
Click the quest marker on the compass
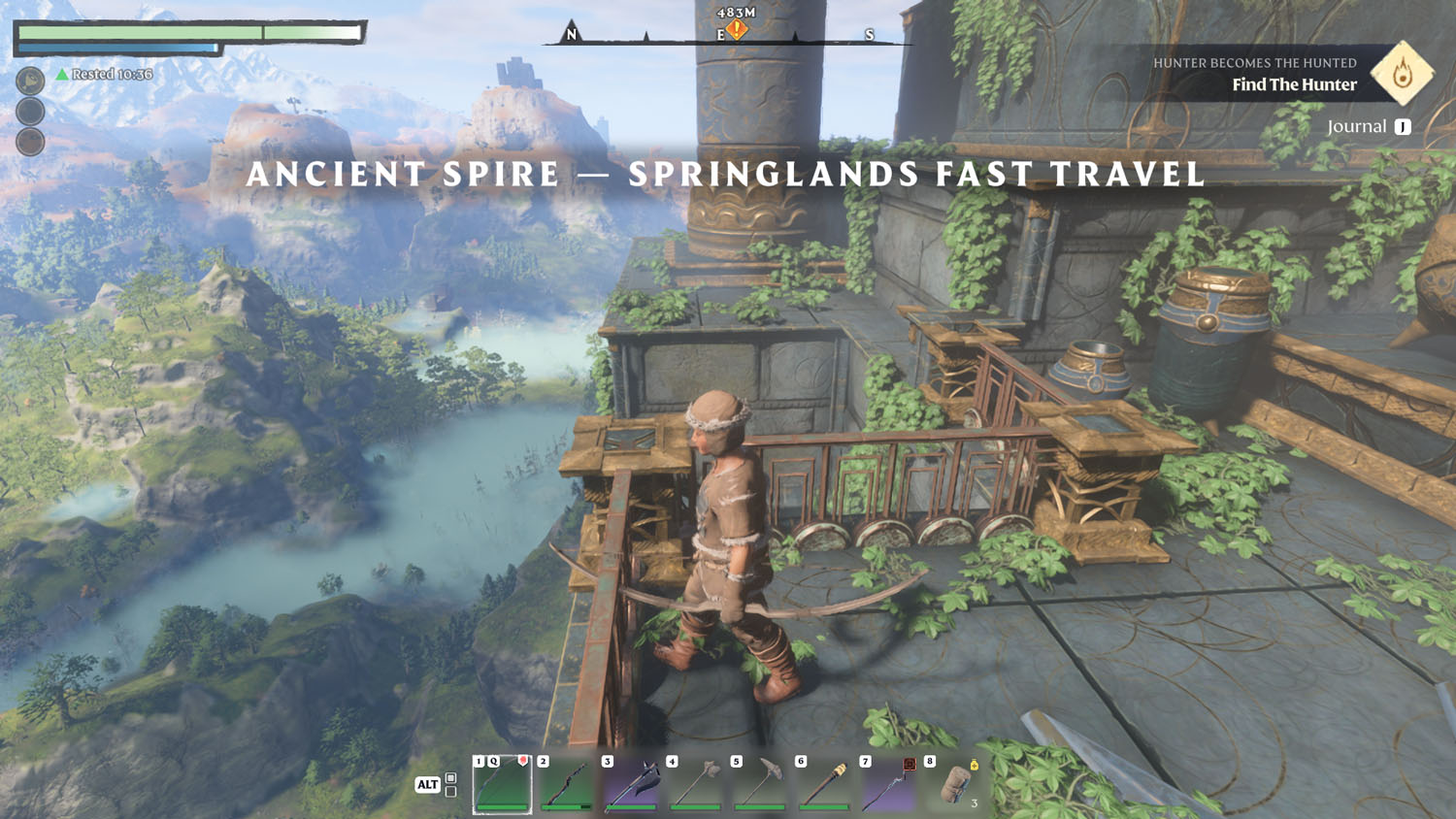coord(737,30)
